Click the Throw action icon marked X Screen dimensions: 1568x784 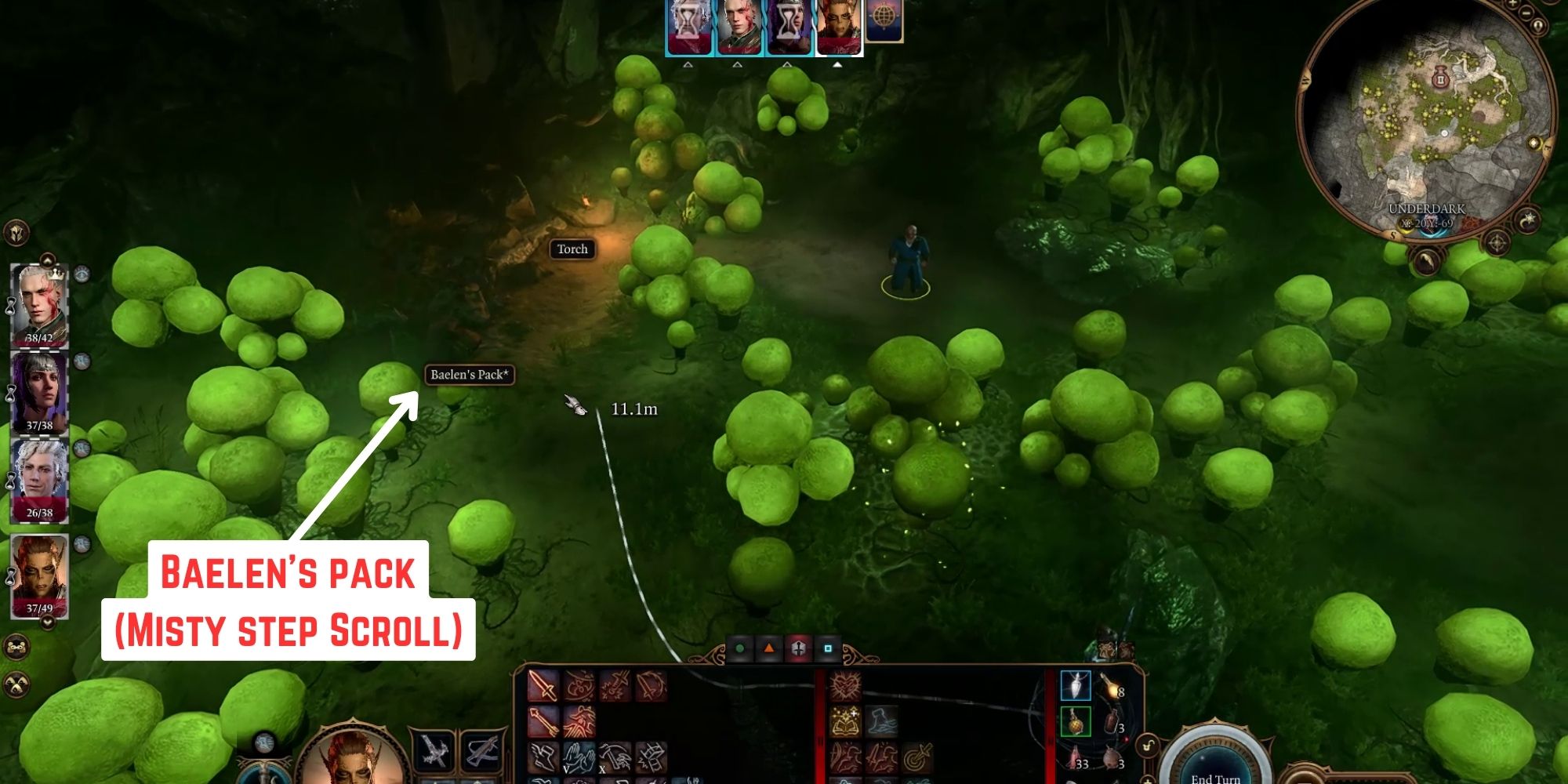click(x=614, y=758)
